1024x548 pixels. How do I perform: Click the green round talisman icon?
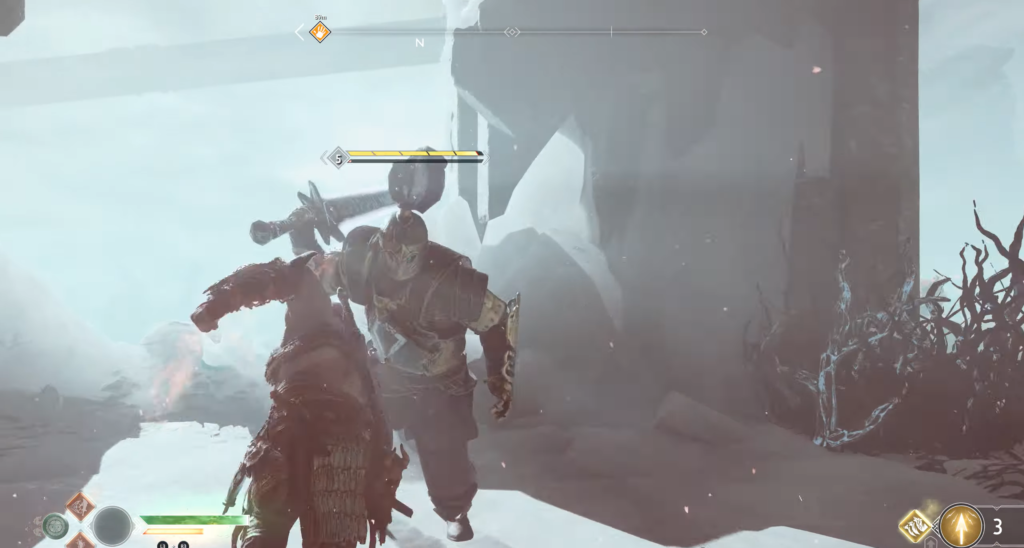tap(55, 526)
